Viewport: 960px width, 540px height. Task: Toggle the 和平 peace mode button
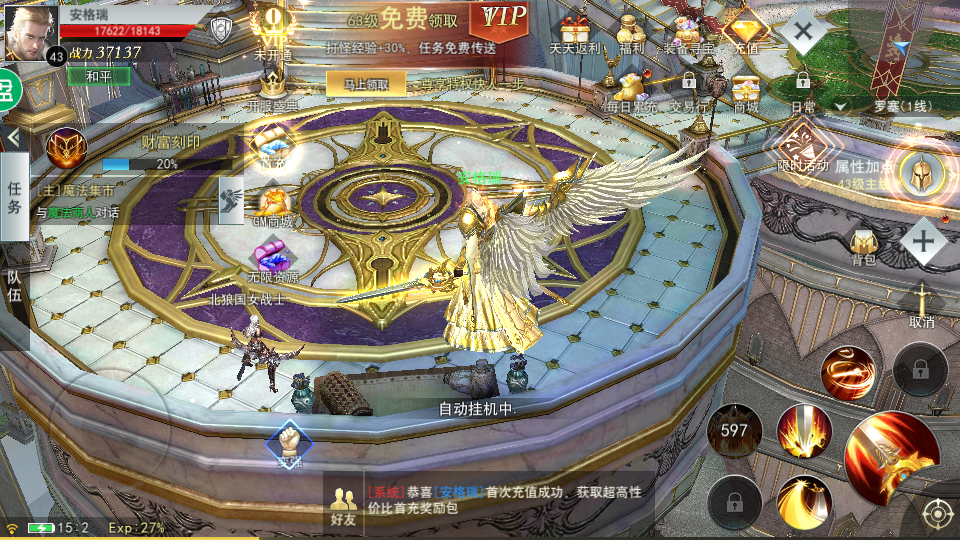click(x=97, y=76)
